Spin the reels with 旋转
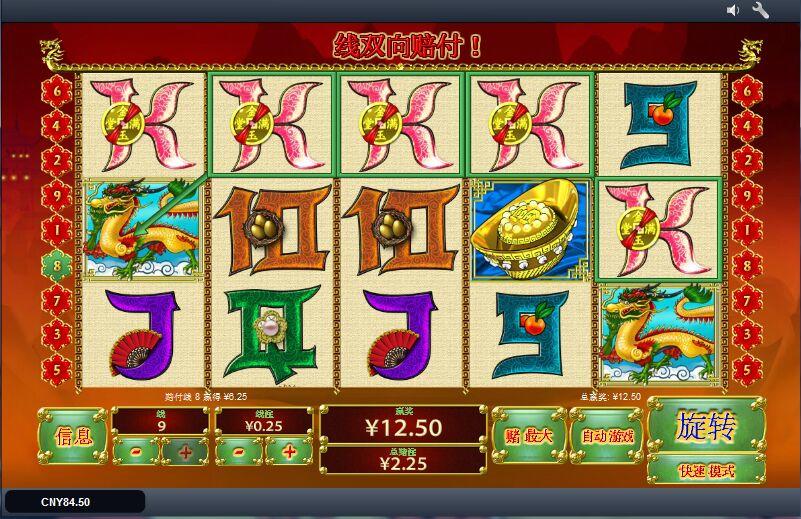The height and width of the screenshot is (519, 801). coord(706,426)
